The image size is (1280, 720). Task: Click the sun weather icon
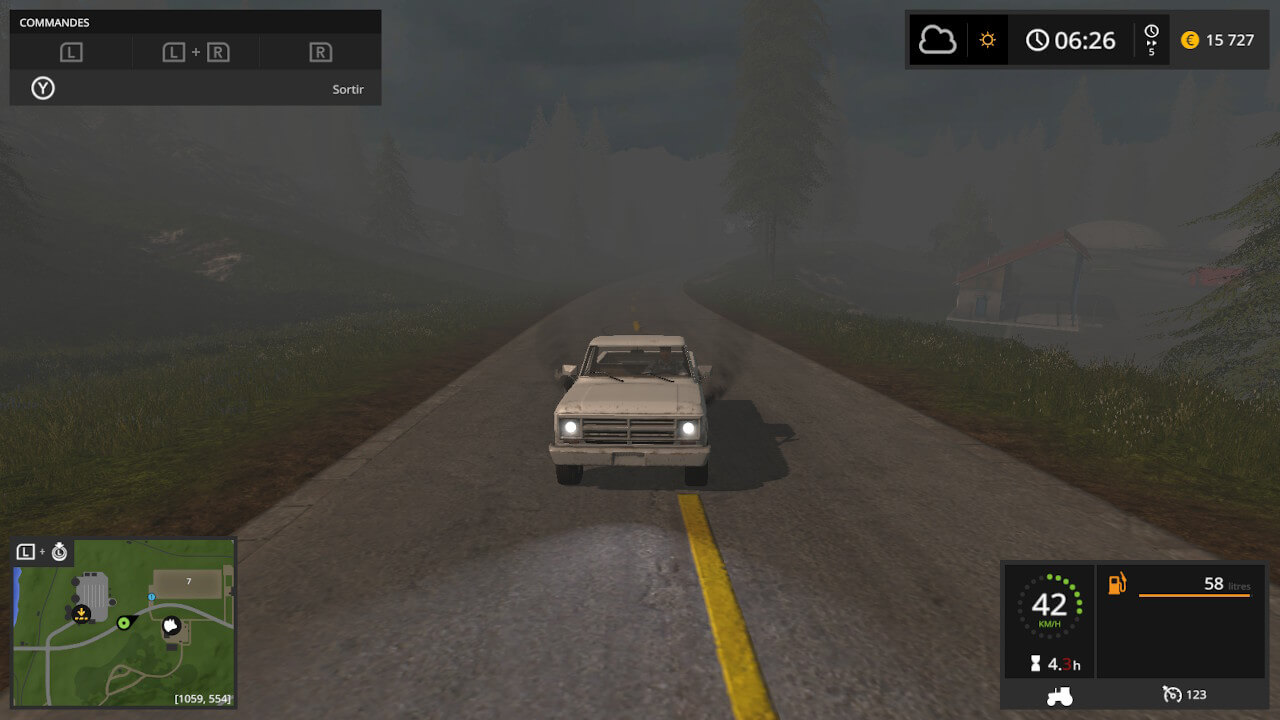pyautogui.click(x=988, y=40)
